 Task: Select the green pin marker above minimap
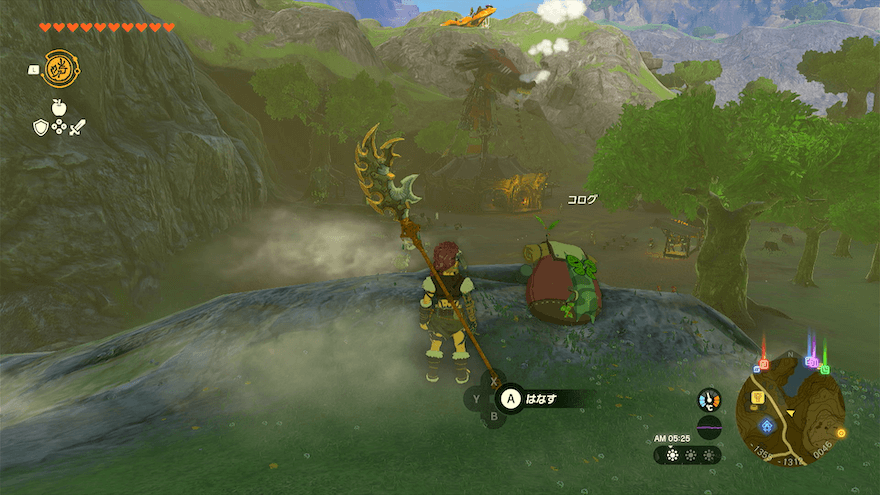click(824, 368)
